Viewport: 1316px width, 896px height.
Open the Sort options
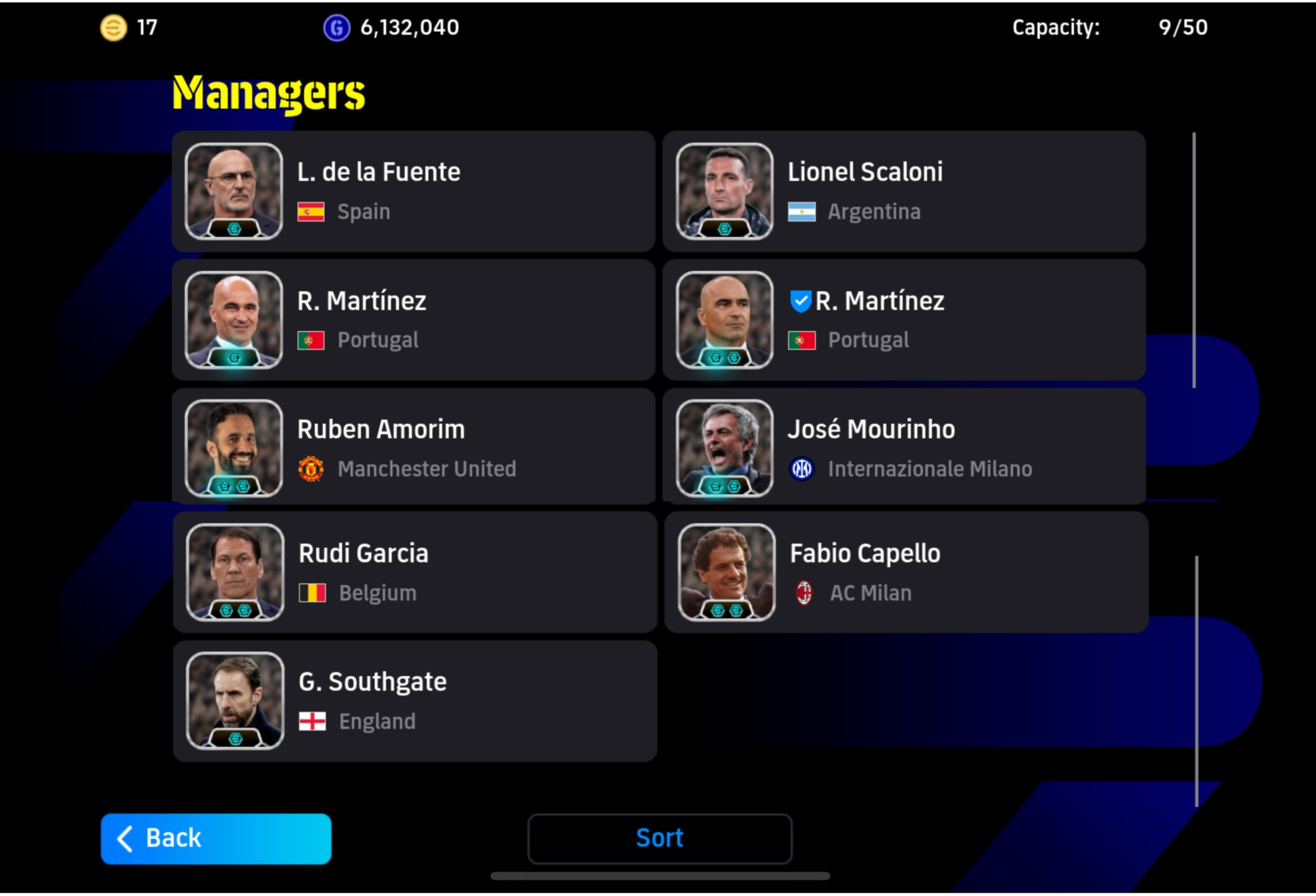pos(659,838)
